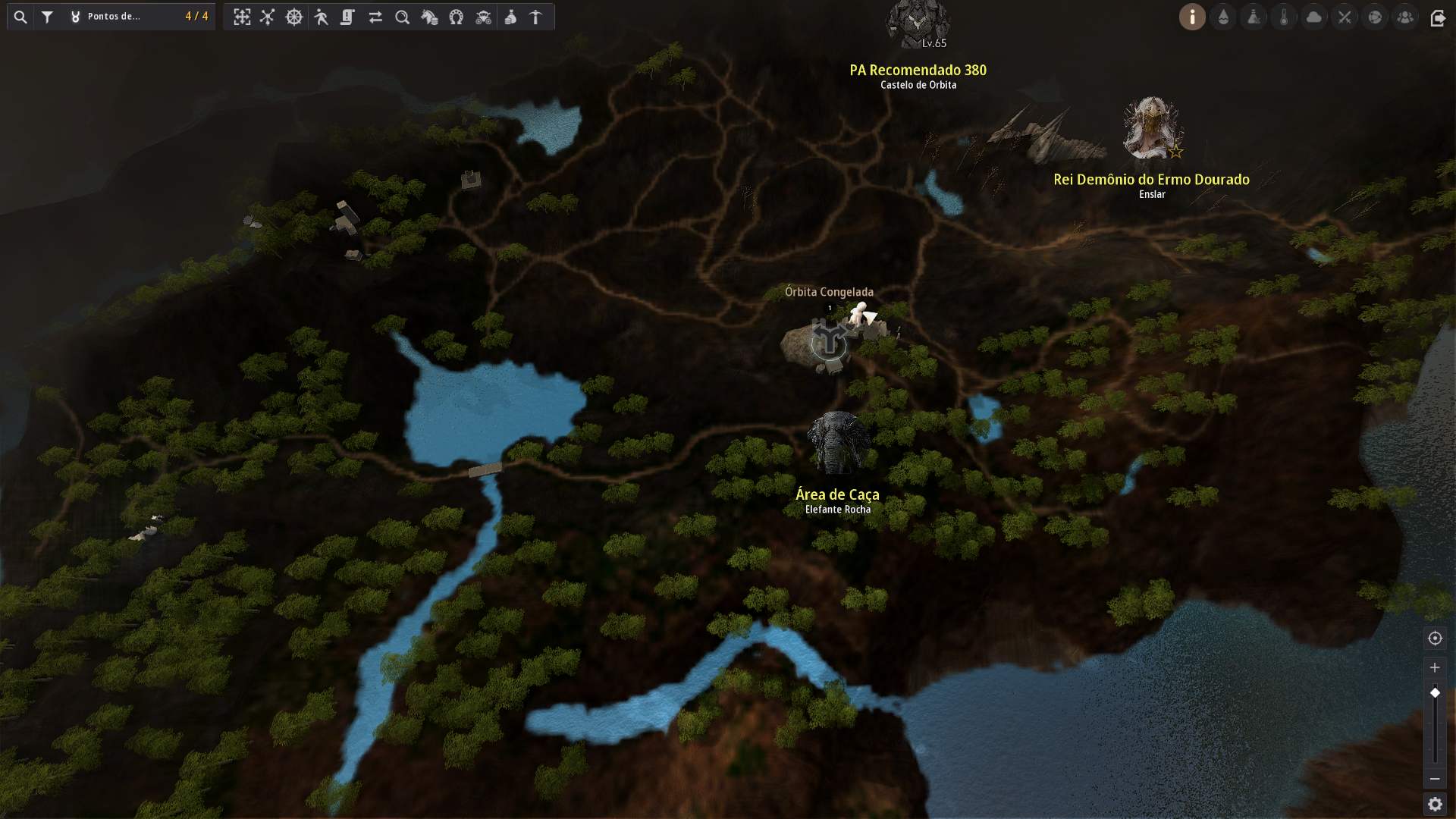
Task: Zoom out with the minus button
Action: [1435, 779]
